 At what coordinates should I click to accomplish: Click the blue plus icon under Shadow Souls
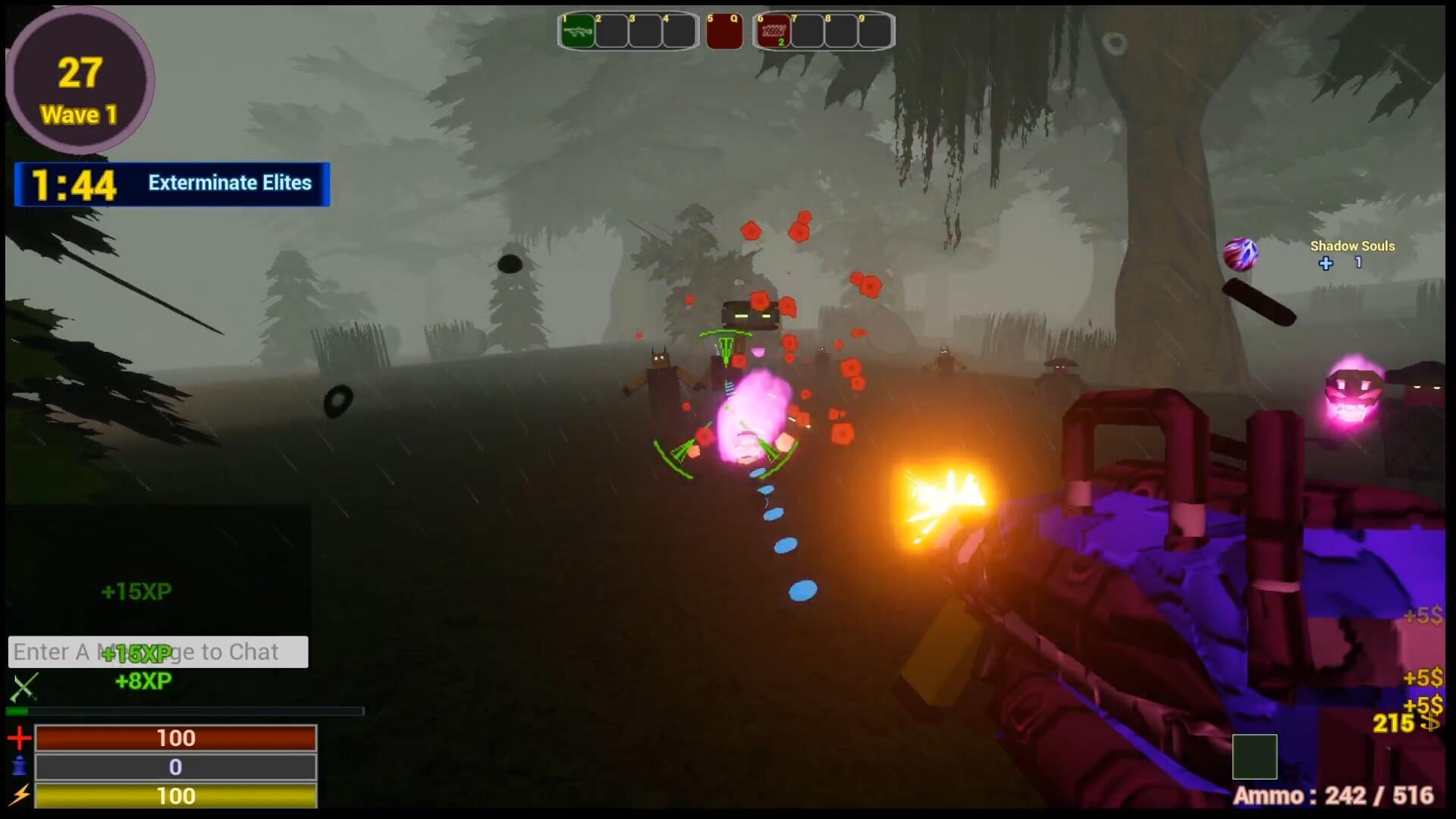pyautogui.click(x=1326, y=264)
